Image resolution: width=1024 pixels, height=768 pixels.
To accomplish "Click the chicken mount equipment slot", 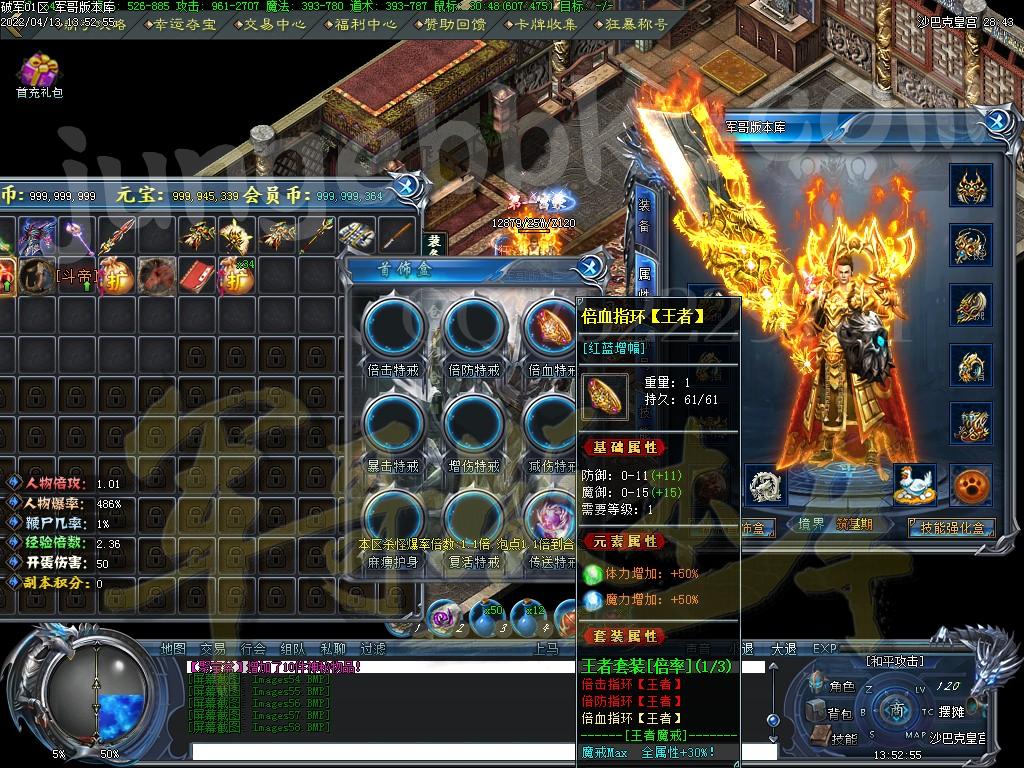I will click(914, 484).
